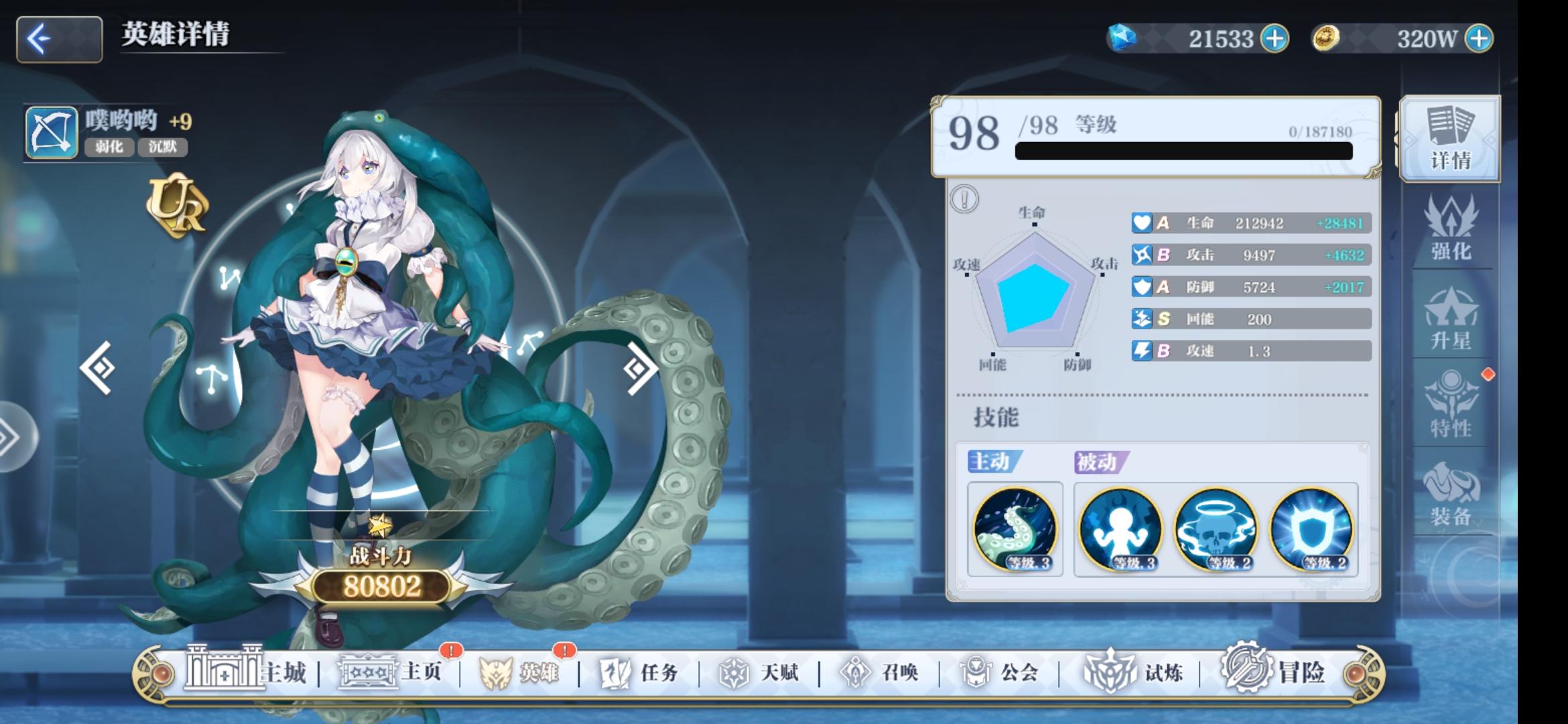Open the far-left edge panel arrow
The image size is (1568, 724).
(12, 435)
